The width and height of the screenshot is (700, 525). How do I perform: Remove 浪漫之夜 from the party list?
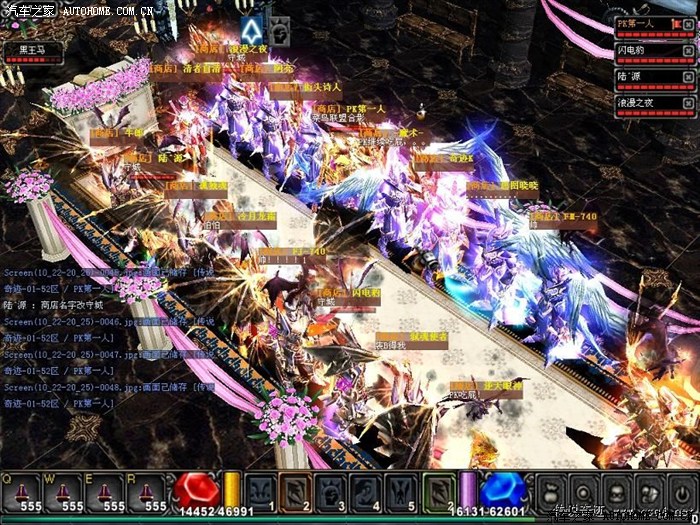point(688,101)
